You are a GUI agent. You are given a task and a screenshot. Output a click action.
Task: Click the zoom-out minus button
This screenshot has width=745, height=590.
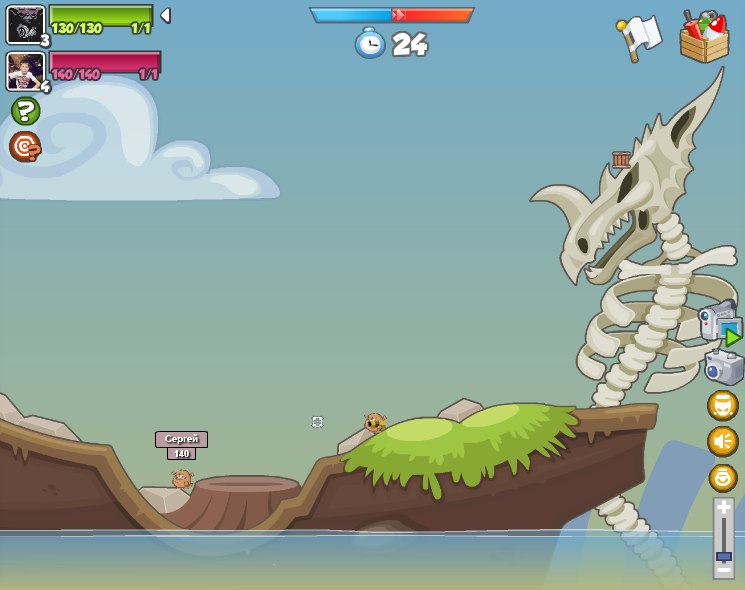(x=723, y=569)
